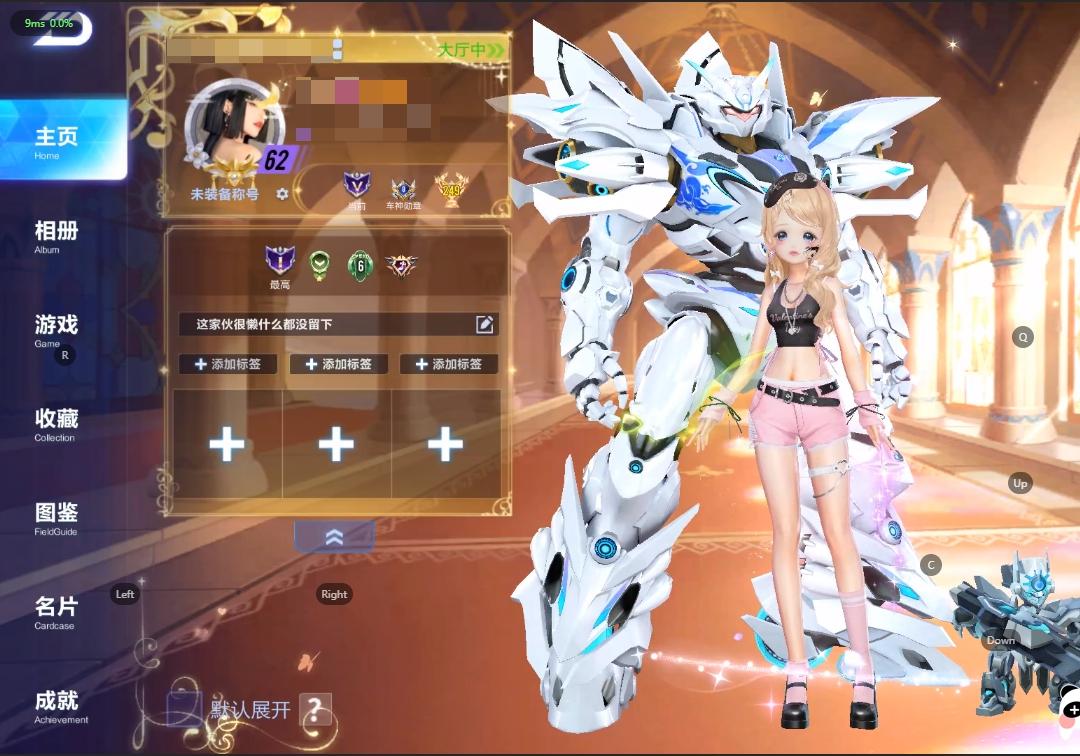Check the 最高 highest rank badge

click(280, 263)
